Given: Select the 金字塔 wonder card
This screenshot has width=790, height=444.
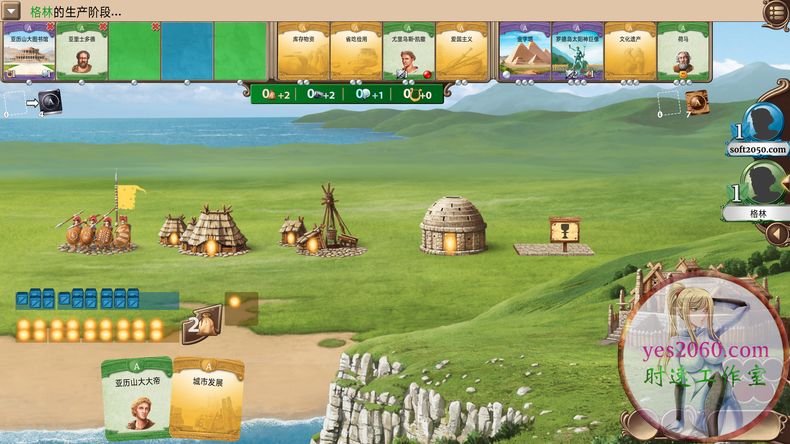Looking at the screenshot, I should click(524, 52).
